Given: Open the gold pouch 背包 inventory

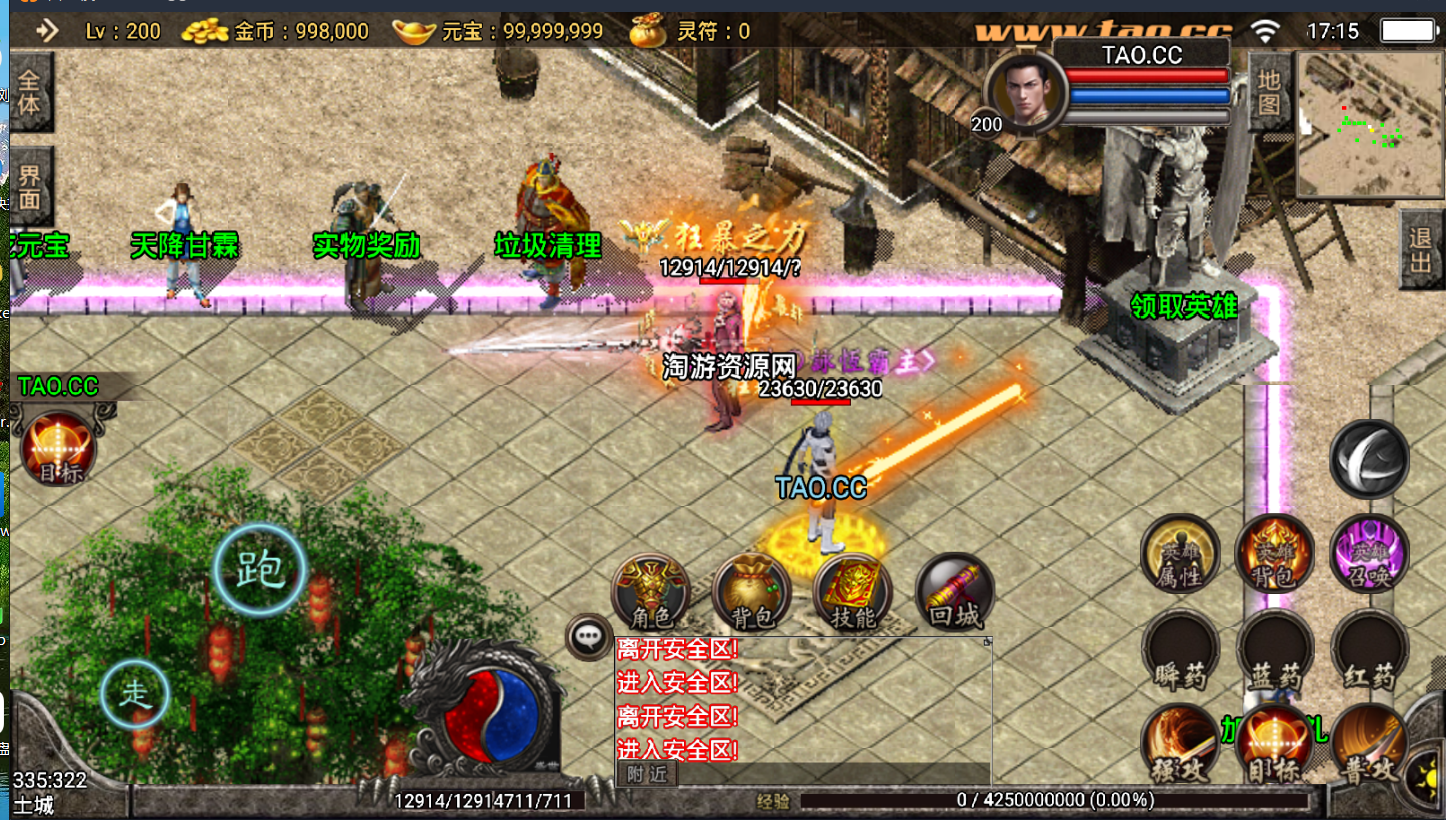Looking at the screenshot, I should [752, 591].
